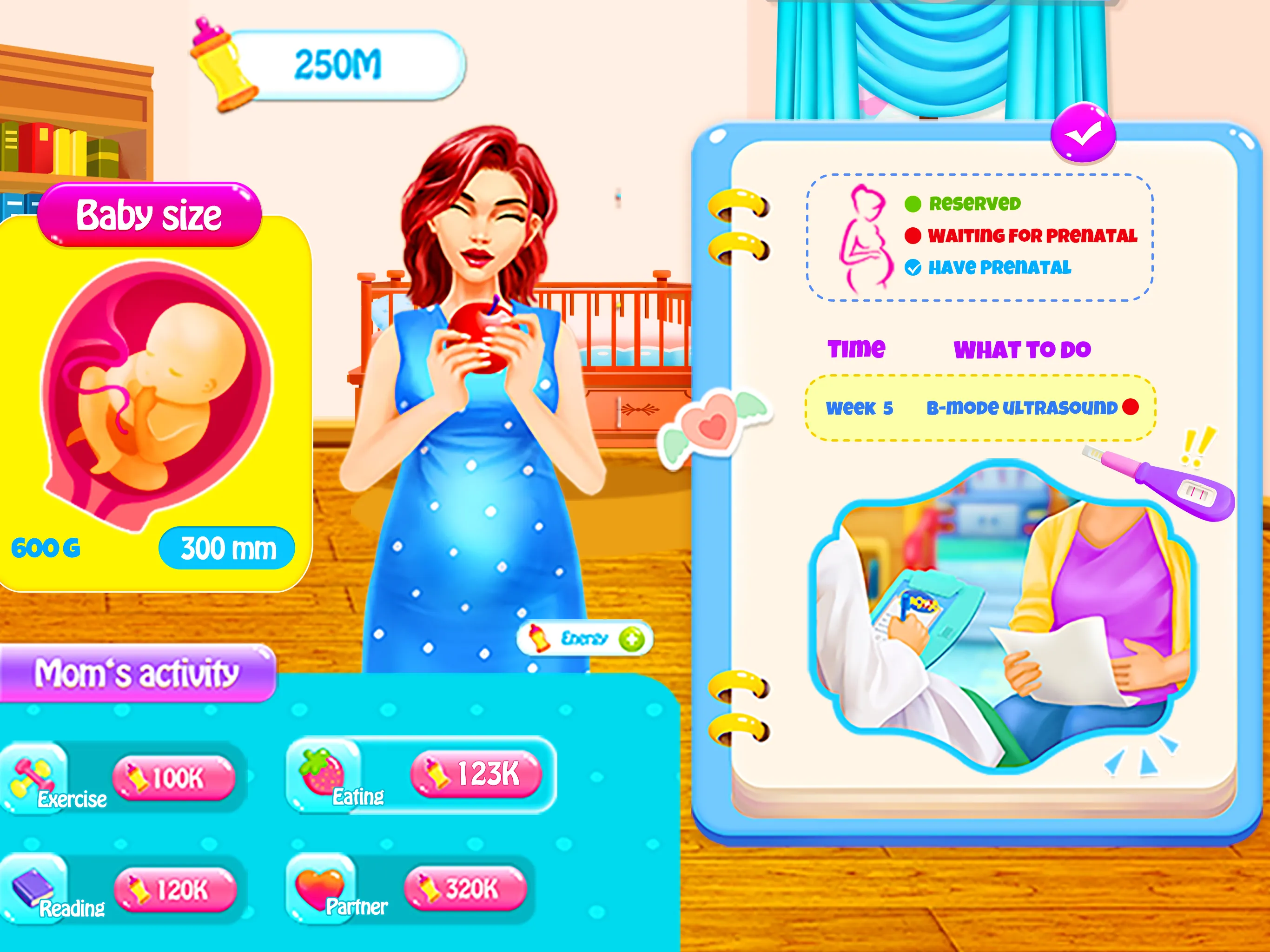1270x952 pixels.
Task: Tap the green plus to add Energy
Action: tap(632, 639)
